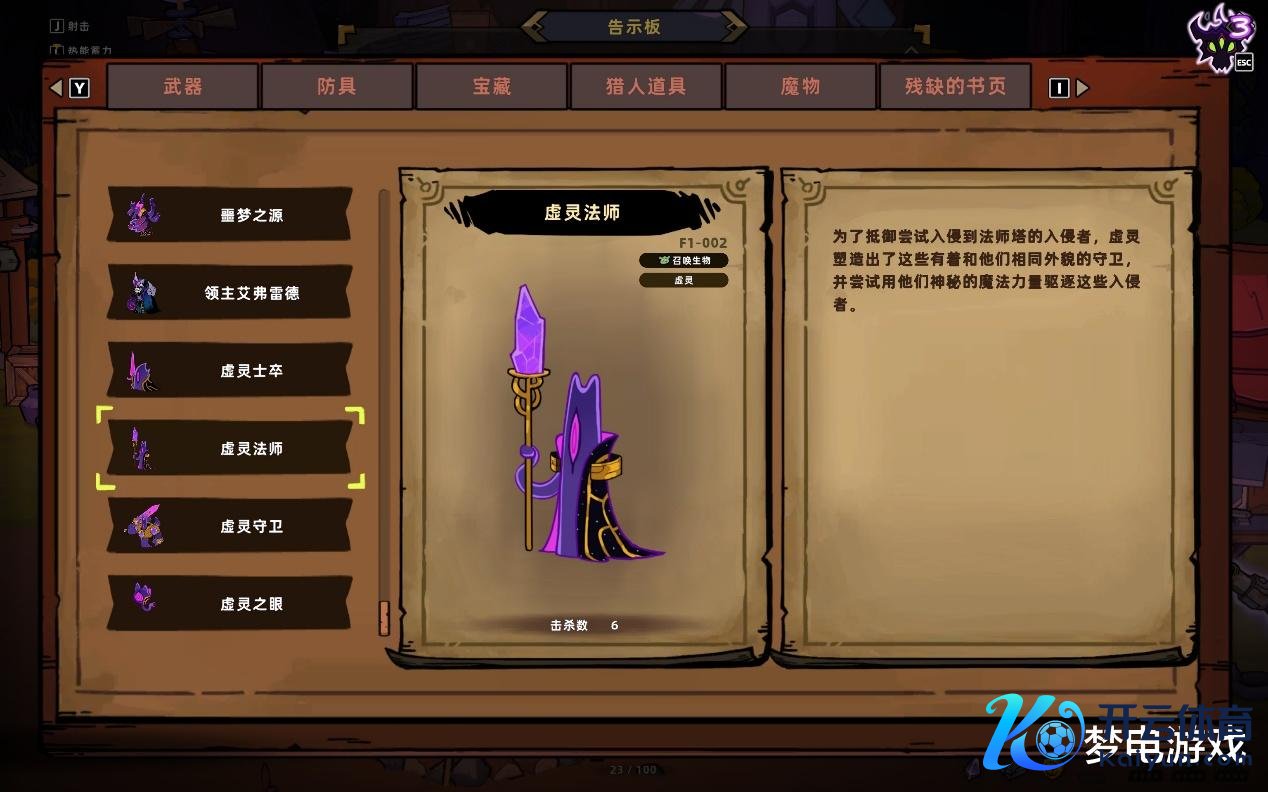Image resolution: width=1268 pixels, height=792 pixels.
Task: Select the 宝藏 category tab
Action: 492,87
